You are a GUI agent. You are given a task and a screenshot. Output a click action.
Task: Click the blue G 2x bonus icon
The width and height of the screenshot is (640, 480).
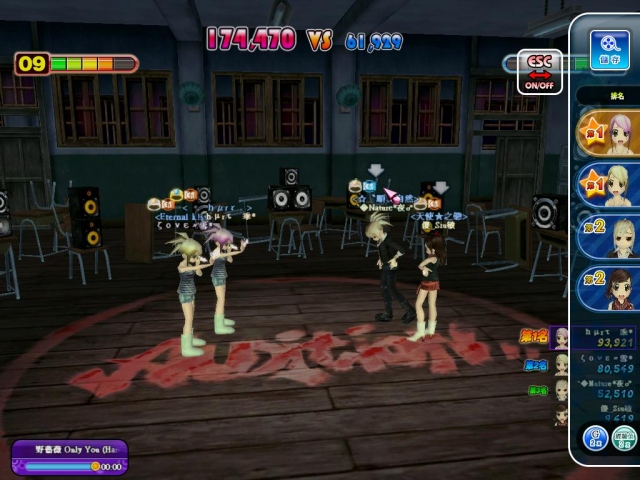tap(596, 437)
